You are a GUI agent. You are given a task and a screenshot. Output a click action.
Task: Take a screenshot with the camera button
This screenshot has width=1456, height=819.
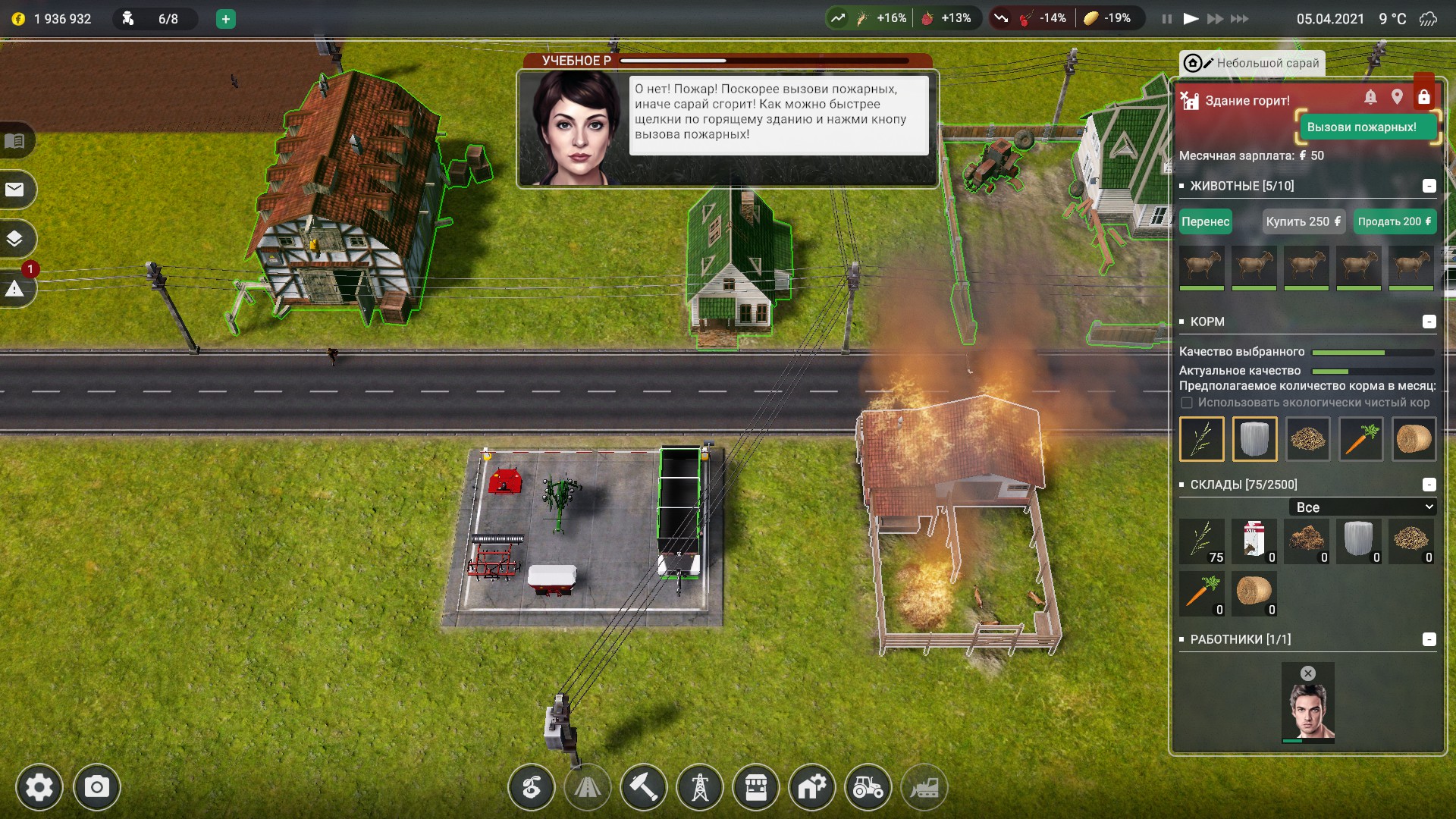pos(96,788)
